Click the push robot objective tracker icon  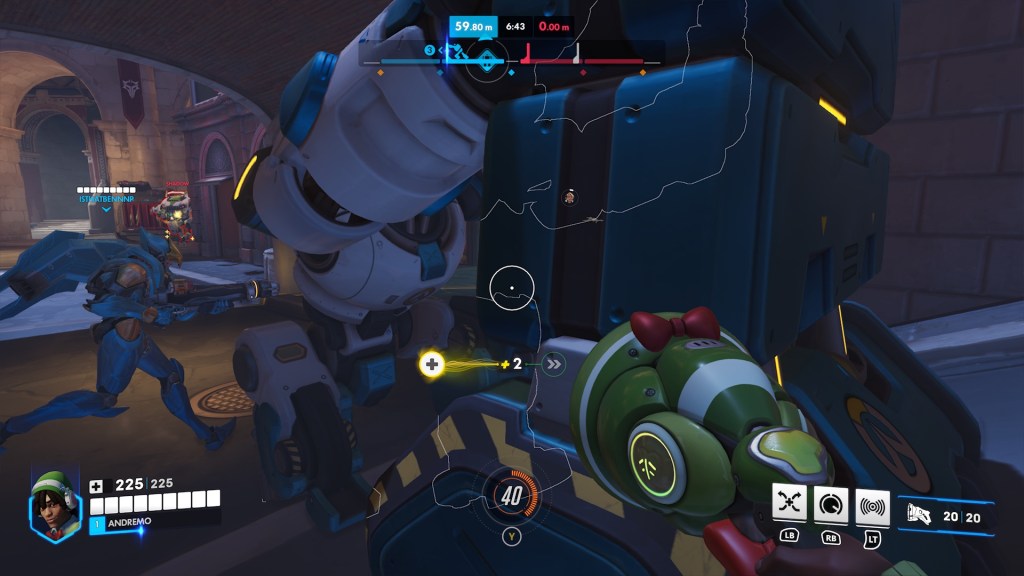point(486,58)
